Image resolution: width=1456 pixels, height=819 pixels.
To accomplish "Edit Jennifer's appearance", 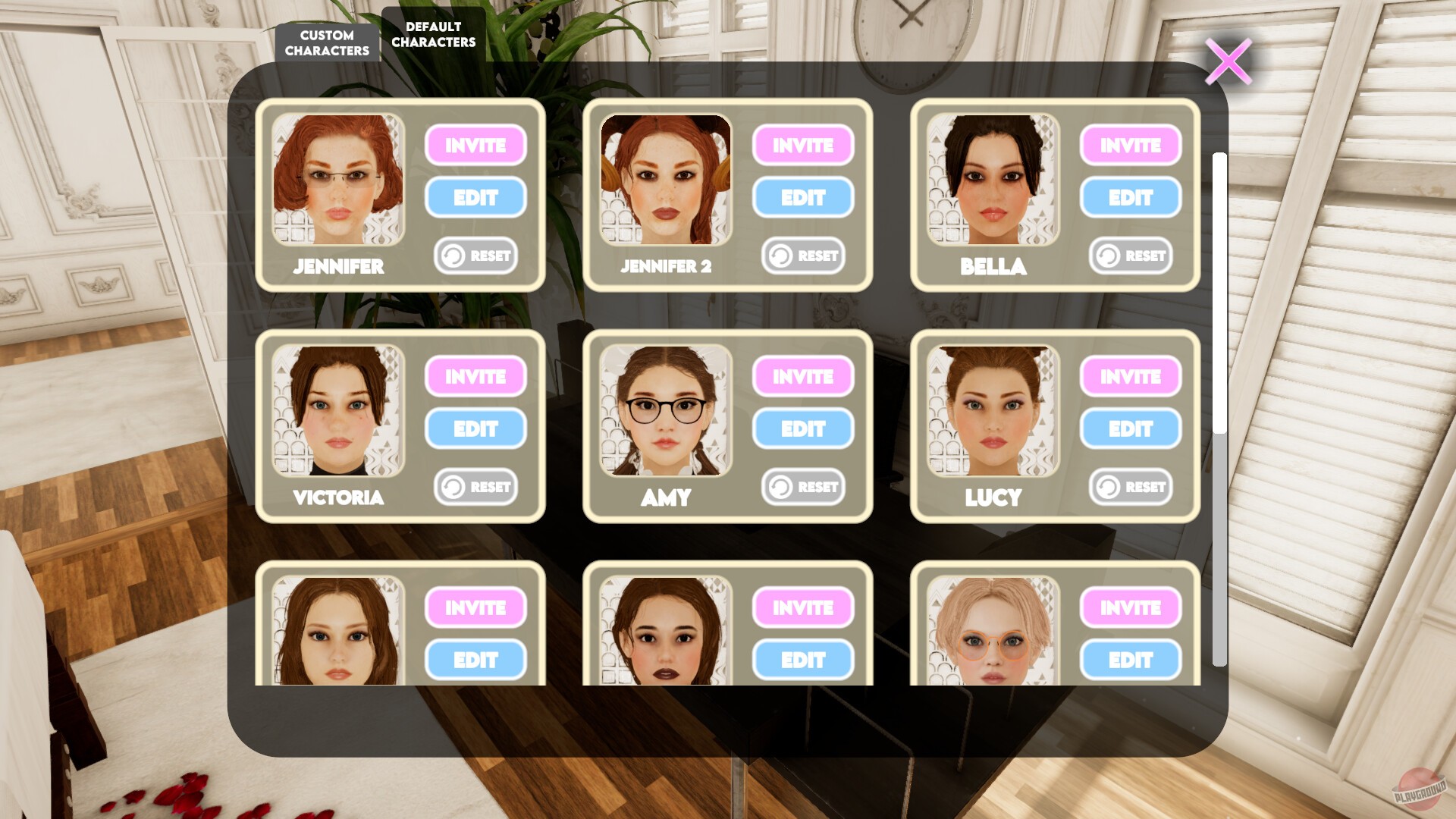I will click(475, 197).
